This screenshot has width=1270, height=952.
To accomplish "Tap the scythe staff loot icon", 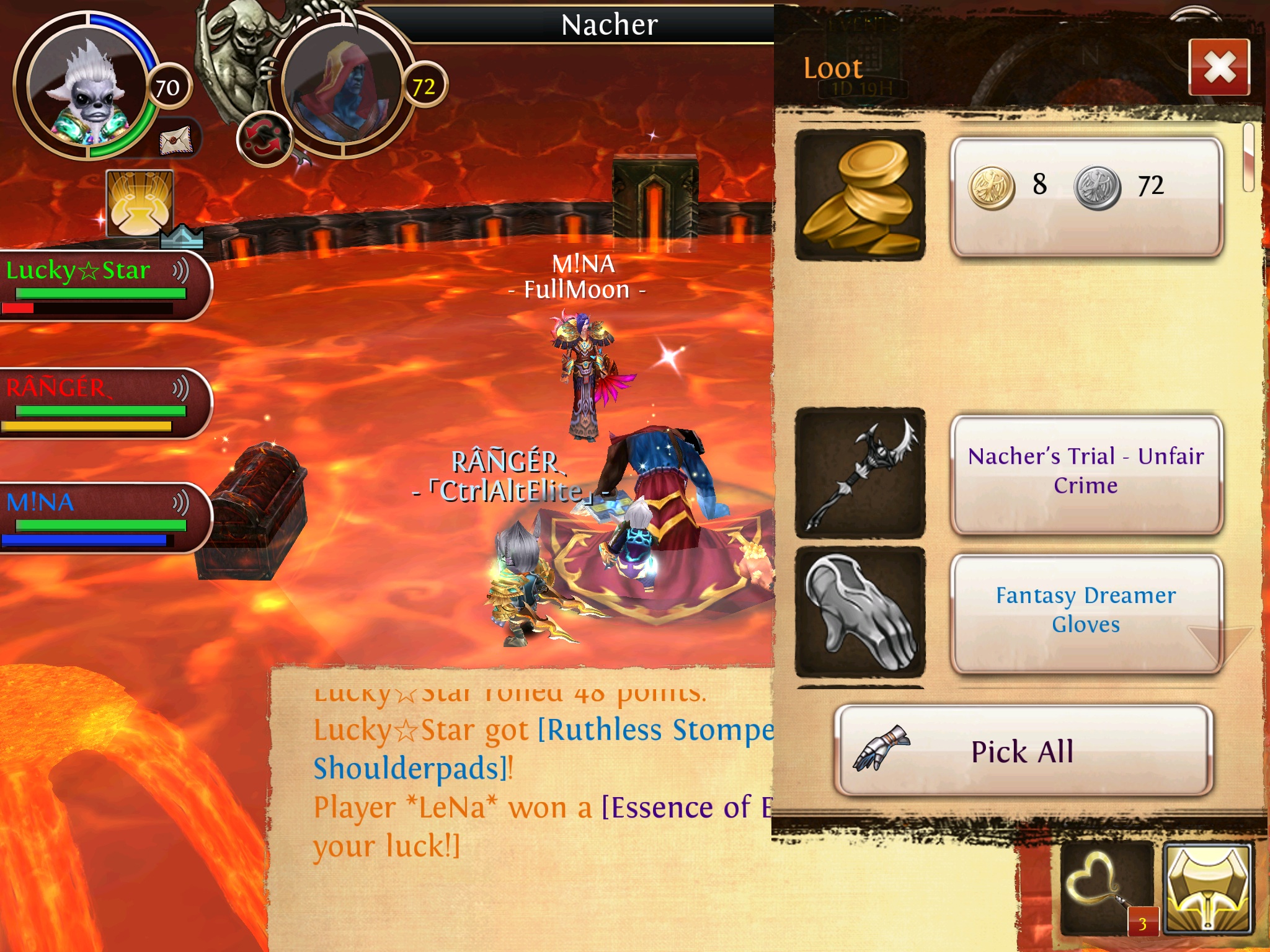I will 860,474.
